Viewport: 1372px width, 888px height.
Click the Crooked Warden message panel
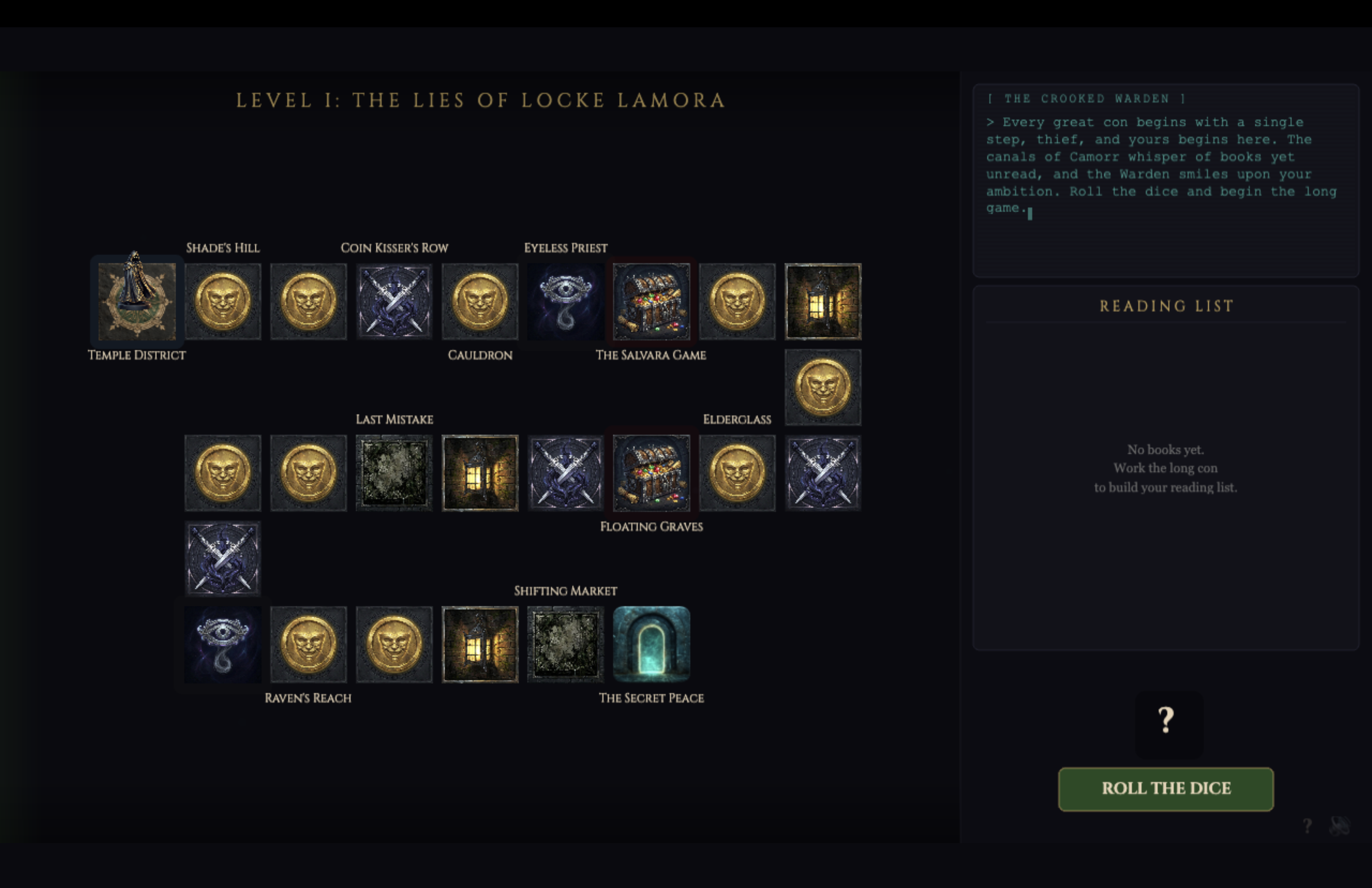click(1165, 180)
